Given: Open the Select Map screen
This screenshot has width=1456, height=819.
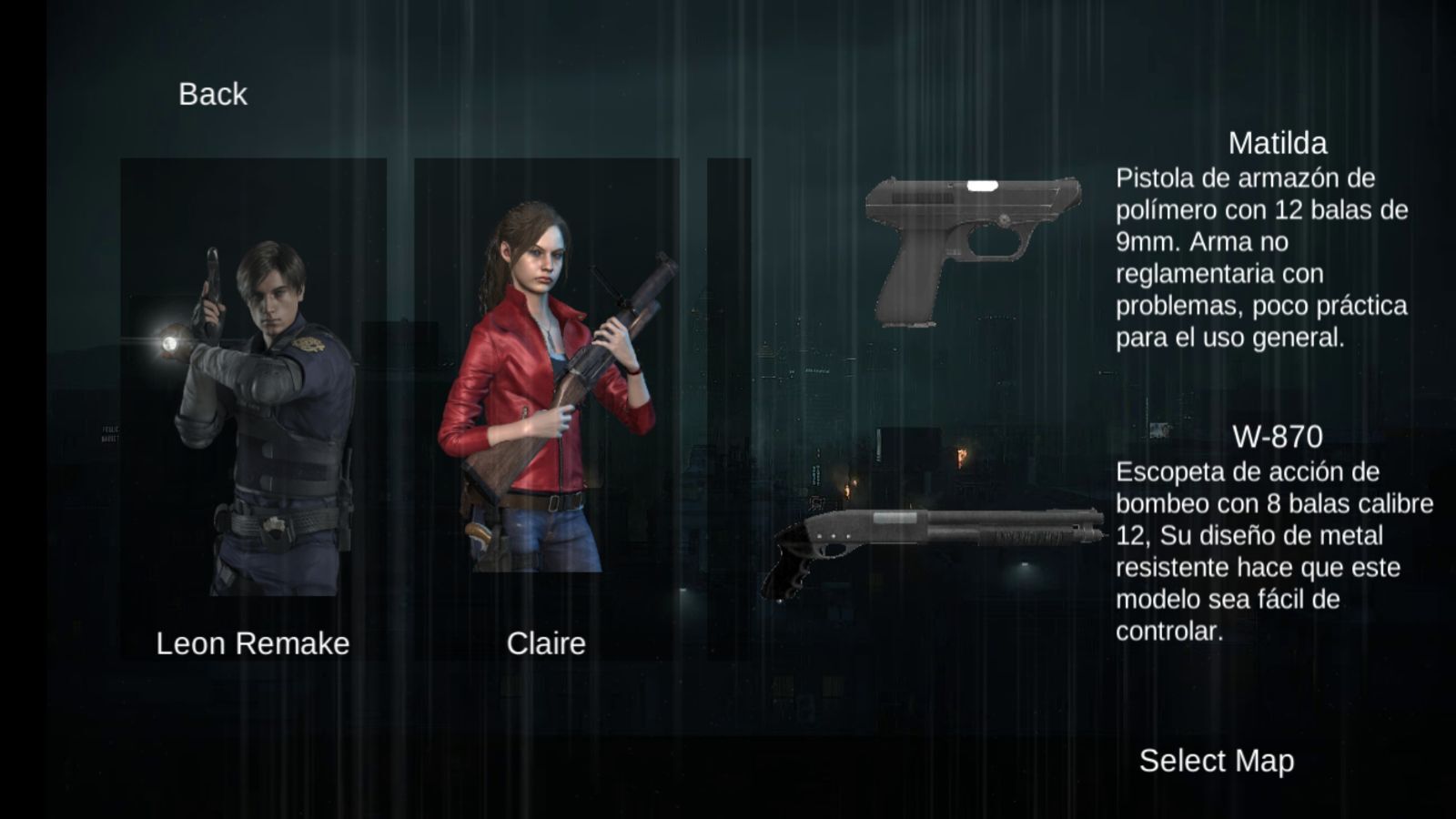Looking at the screenshot, I should [1216, 761].
